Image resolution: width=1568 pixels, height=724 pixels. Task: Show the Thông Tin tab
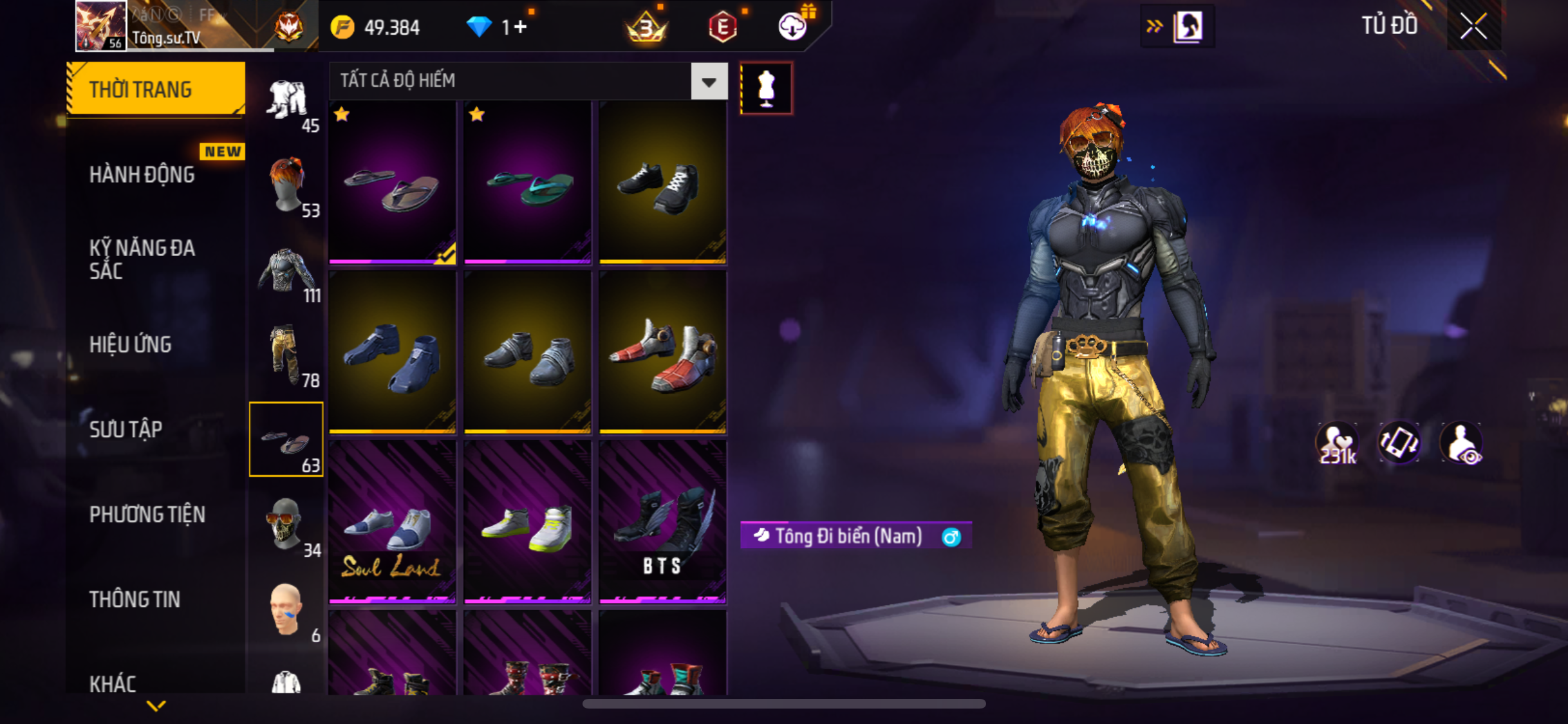click(135, 599)
